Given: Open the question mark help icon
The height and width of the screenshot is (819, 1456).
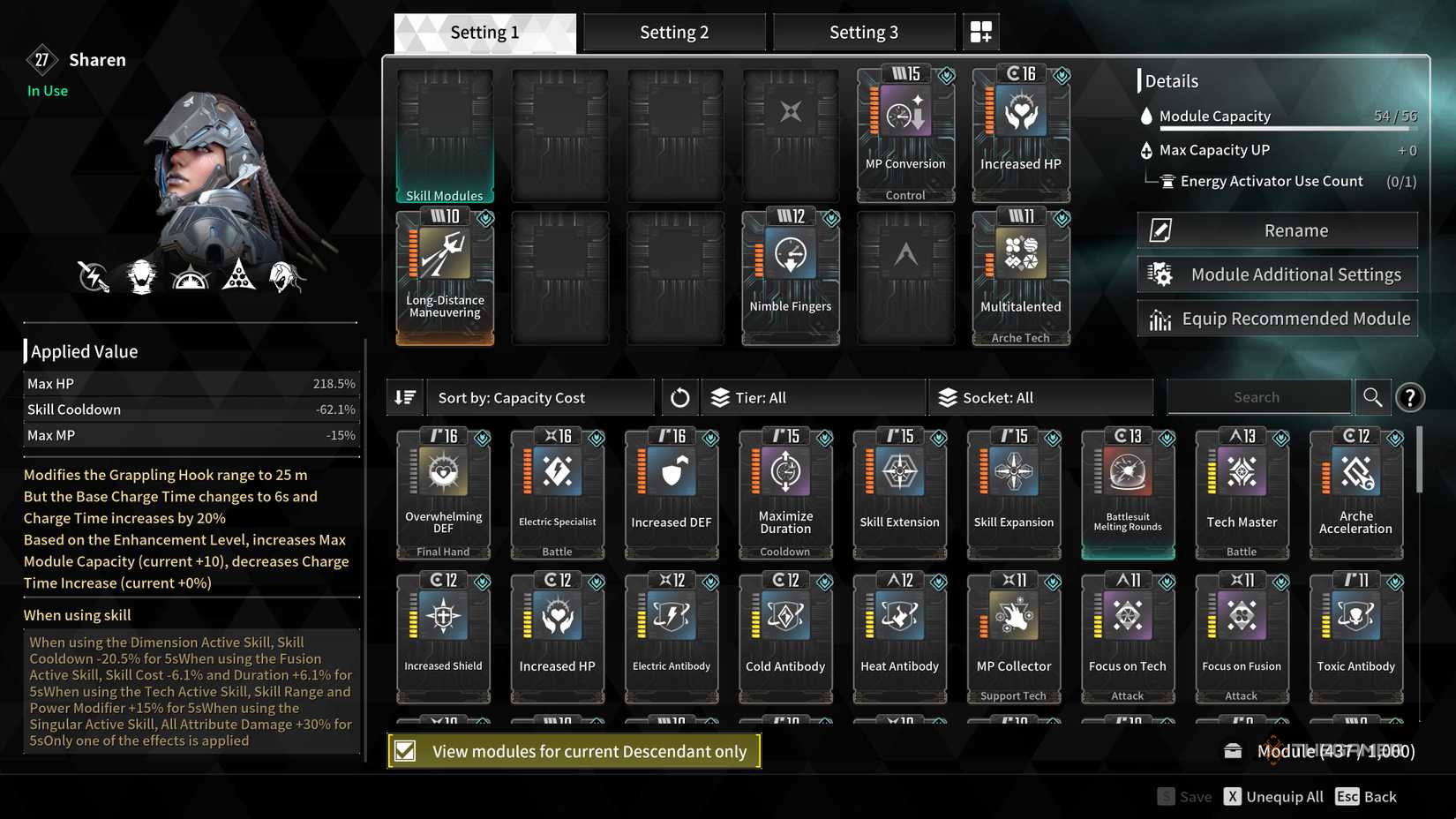Looking at the screenshot, I should pyautogui.click(x=1410, y=397).
